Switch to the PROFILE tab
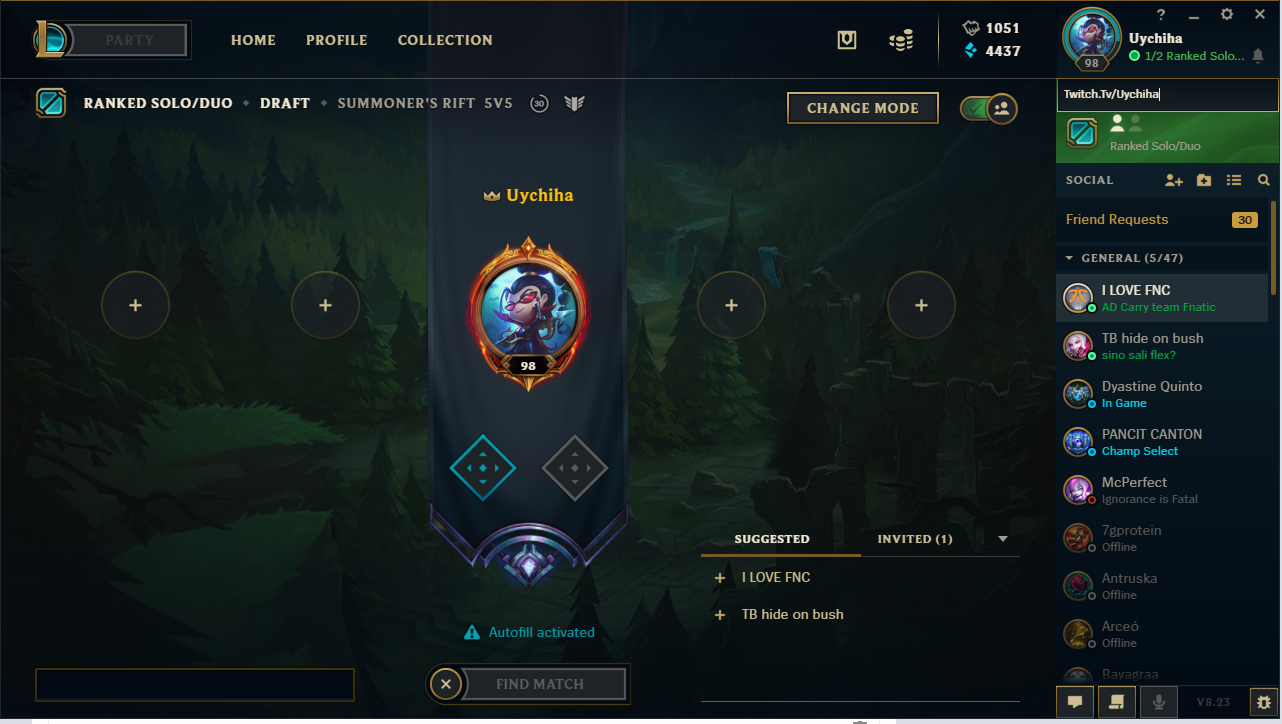1282x724 pixels. 336,40
